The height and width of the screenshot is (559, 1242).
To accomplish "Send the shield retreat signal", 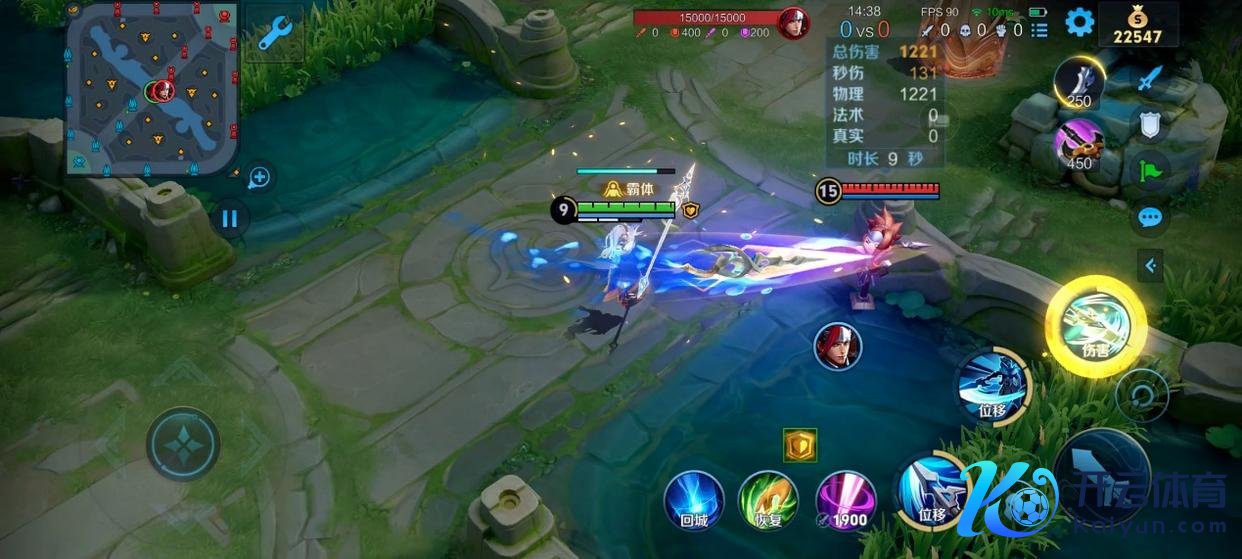I will pyautogui.click(x=1150, y=123).
